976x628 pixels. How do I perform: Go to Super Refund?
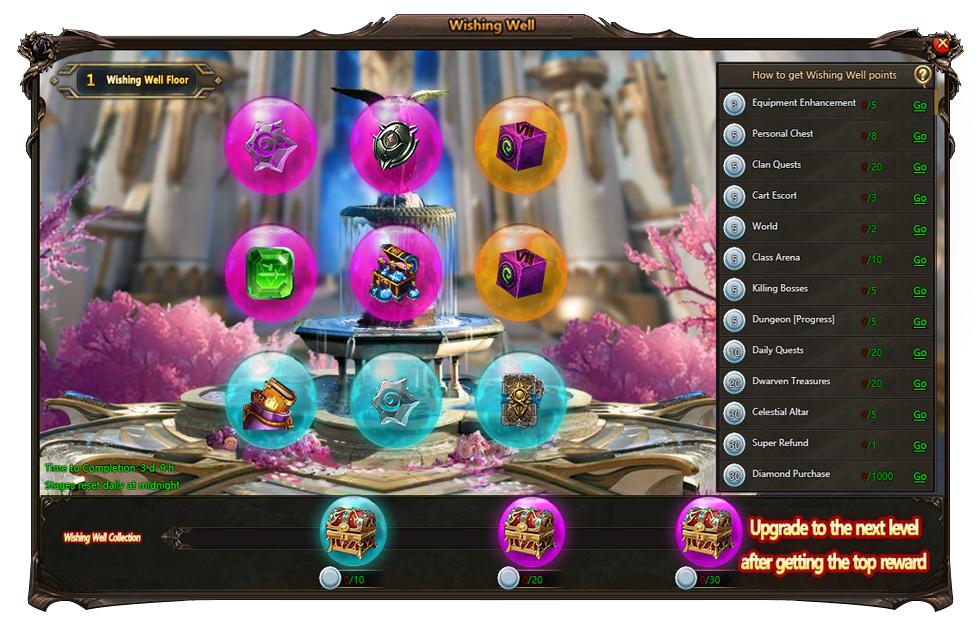(x=919, y=446)
